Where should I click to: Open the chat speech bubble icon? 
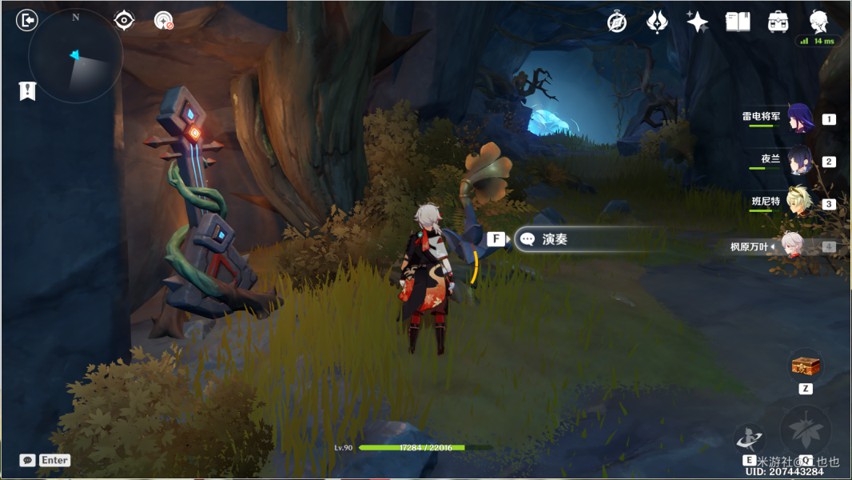[27, 460]
